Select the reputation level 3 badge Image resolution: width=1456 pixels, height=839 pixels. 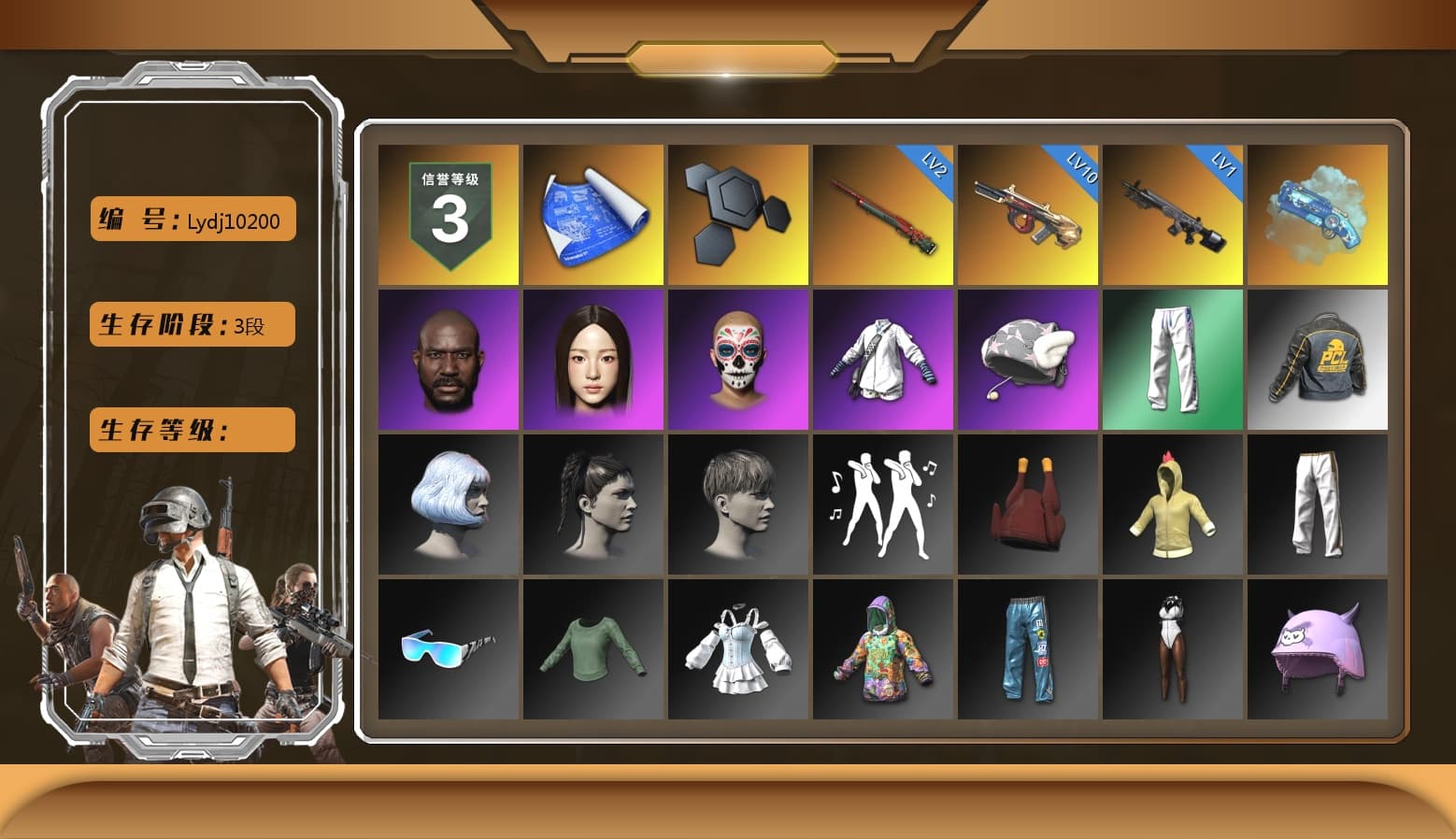tap(448, 213)
